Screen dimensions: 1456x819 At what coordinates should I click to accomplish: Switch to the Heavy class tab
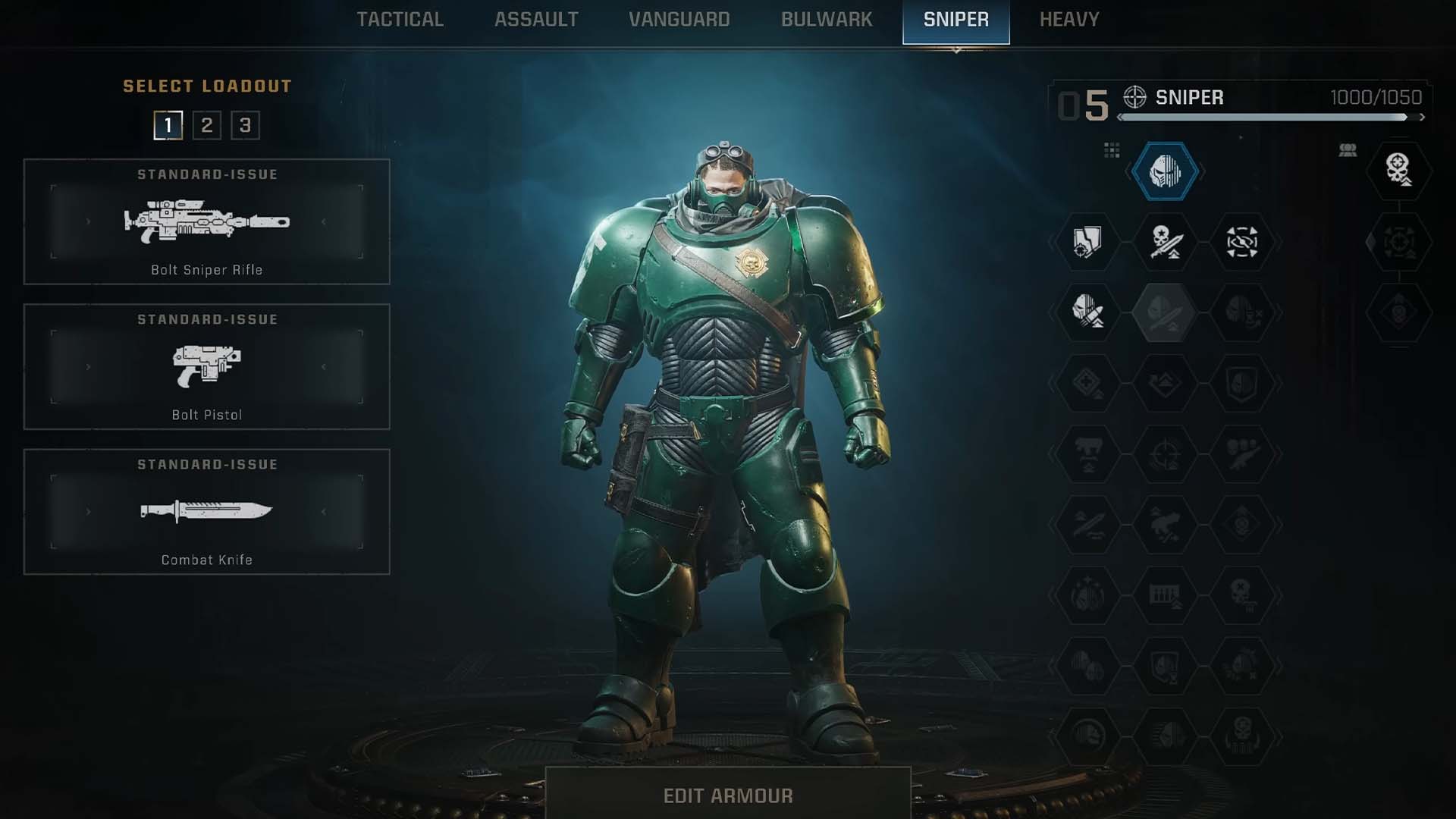(1068, 20)
